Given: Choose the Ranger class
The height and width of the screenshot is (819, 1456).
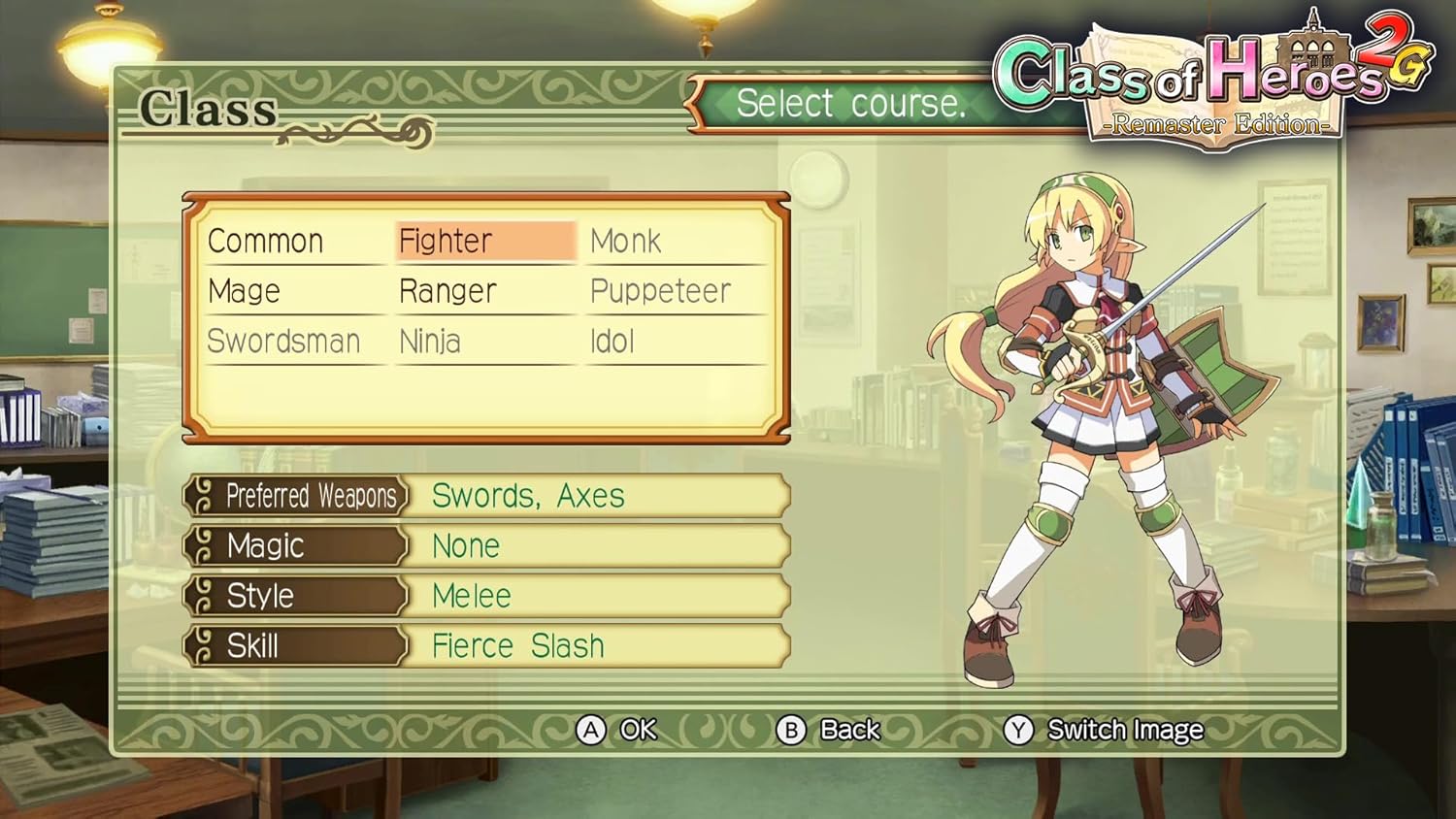Looking at the screenshot, I should [x=447, y=291].
